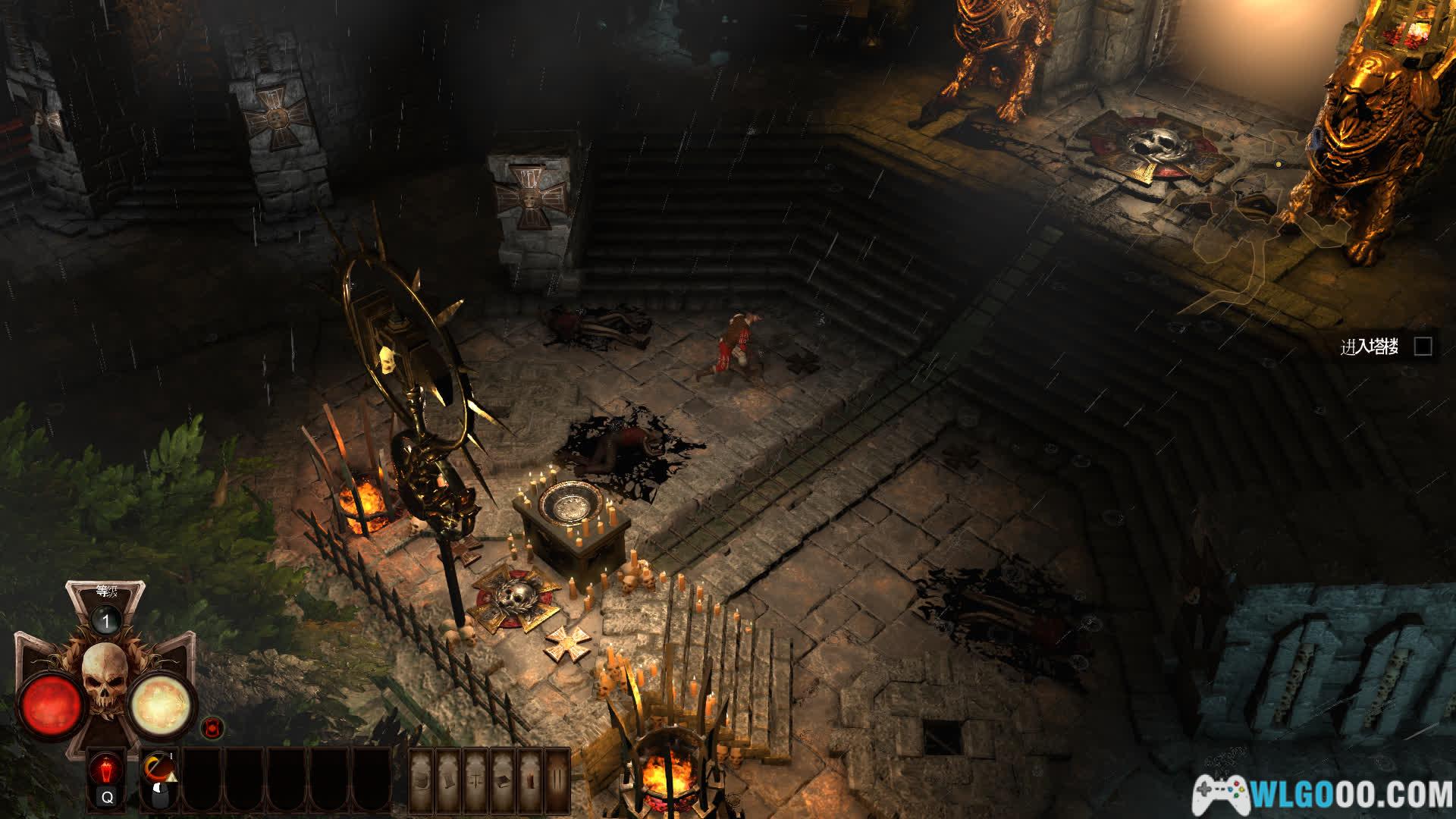Open the scales menu icon
This screenshot has width=1456, height=819.
coord(476,781)
